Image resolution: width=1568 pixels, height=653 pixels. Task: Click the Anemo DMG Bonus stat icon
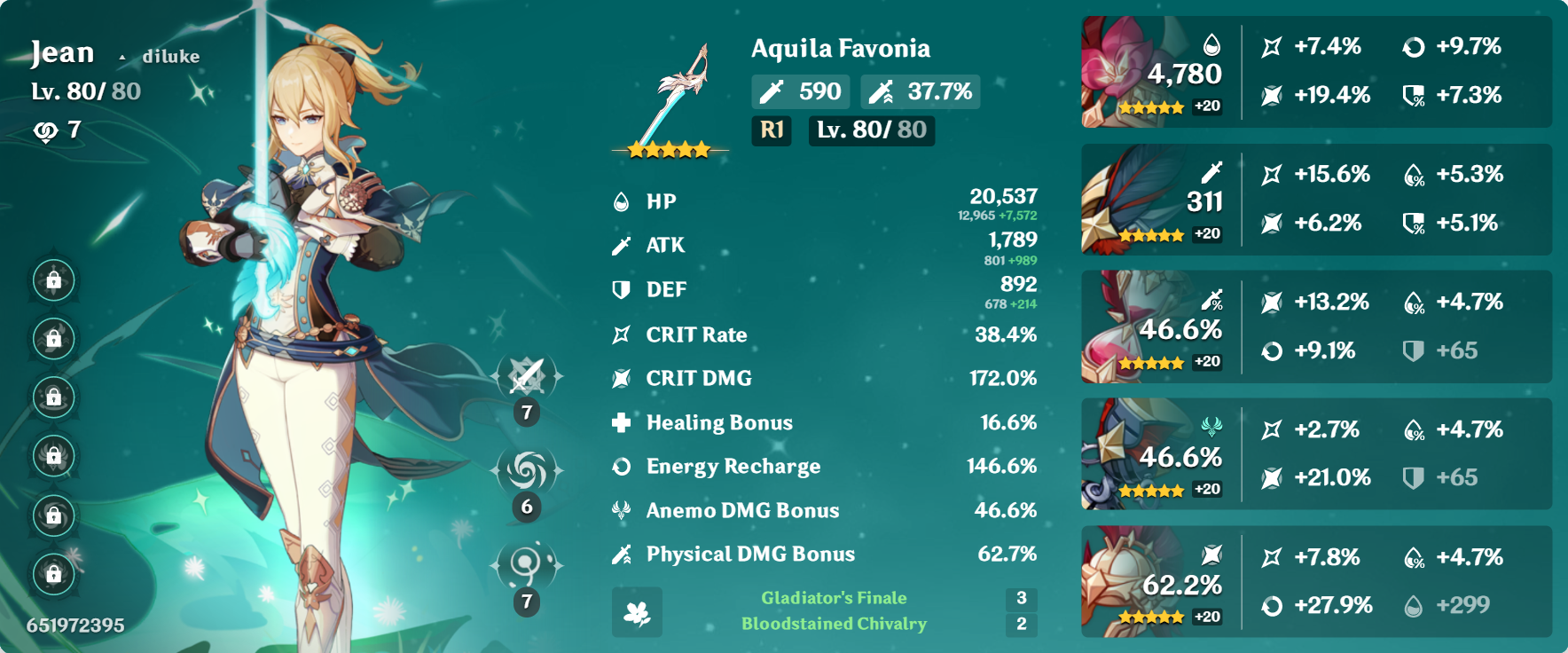[619, 510]
